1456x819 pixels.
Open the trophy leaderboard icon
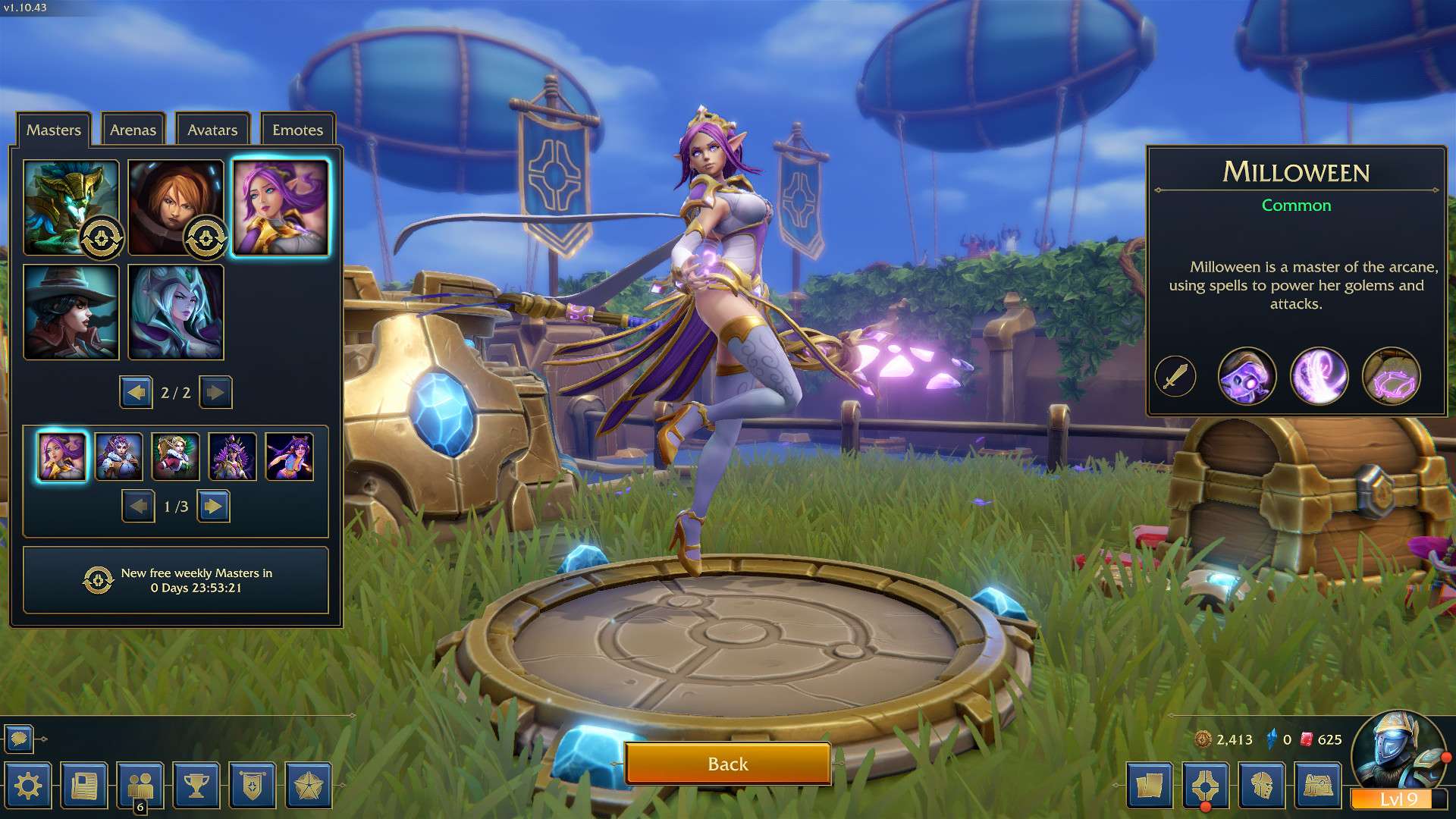click(x=196, y=786)
